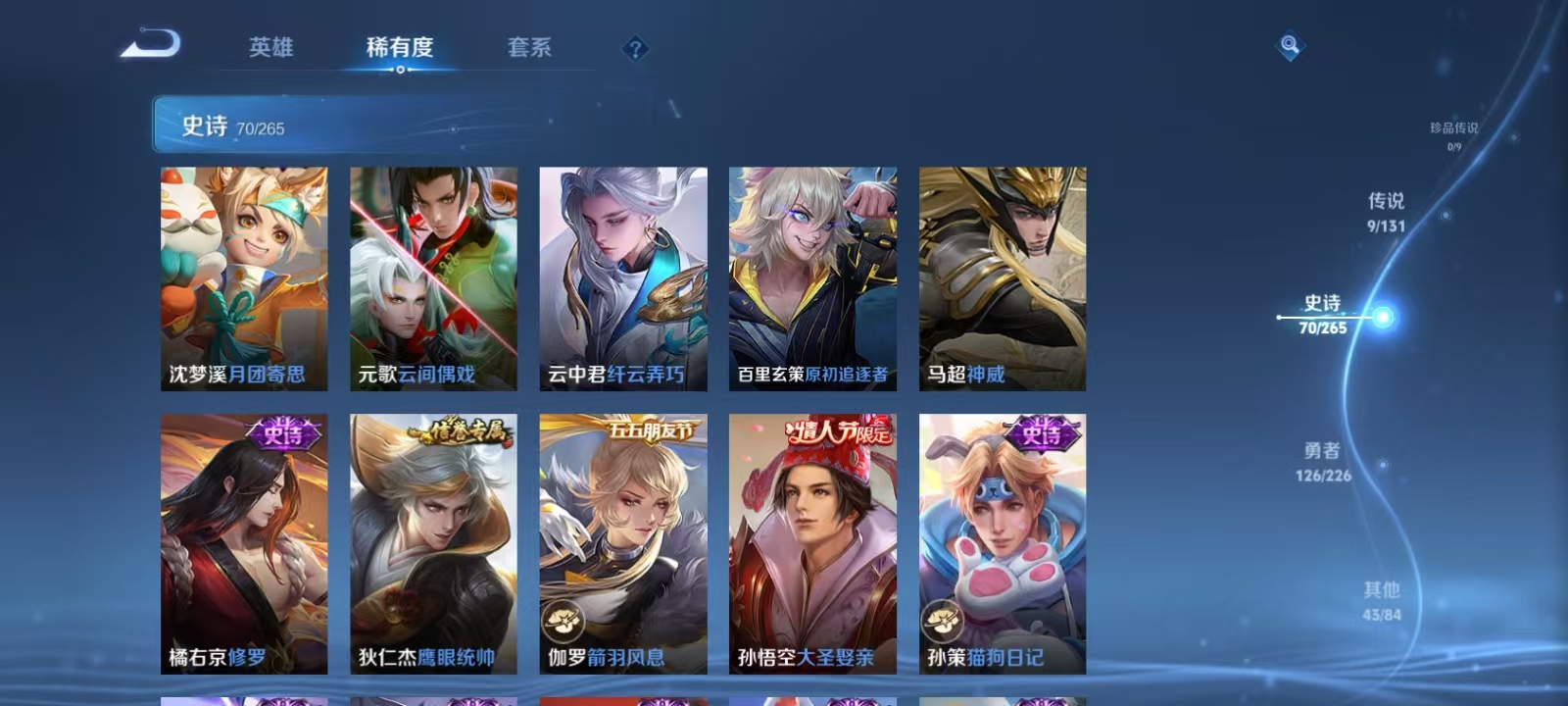The width and height of the screenshot is (1568, 706).
Task: Click the back arrow at top left
Action: [x=152, y=41]
